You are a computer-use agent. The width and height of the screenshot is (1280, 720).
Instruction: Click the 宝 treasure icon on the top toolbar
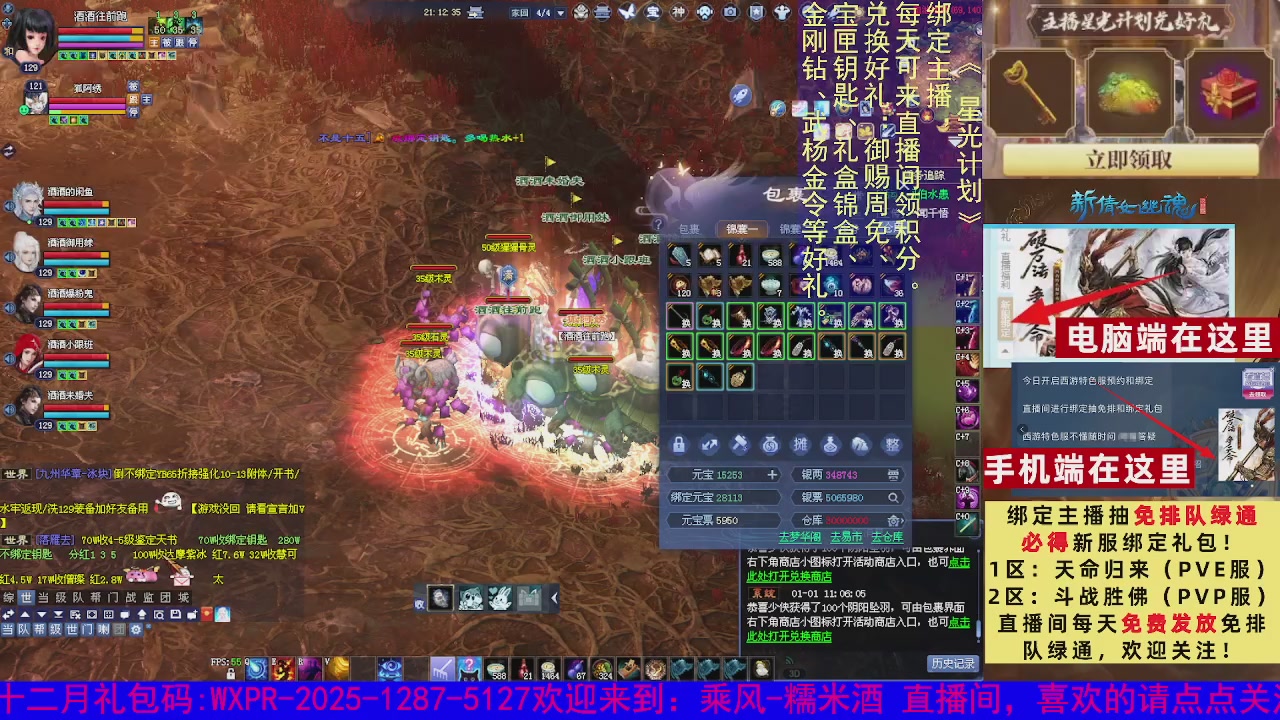point(651,11)
